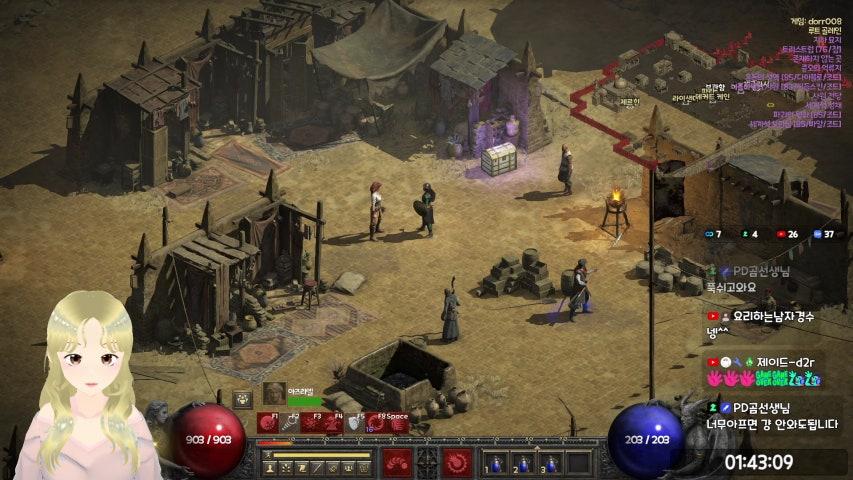Click the 요리하는남자 경수 chat message
Image resolution: width=853 pixels, height=480 pixels.
pos(762,324)
